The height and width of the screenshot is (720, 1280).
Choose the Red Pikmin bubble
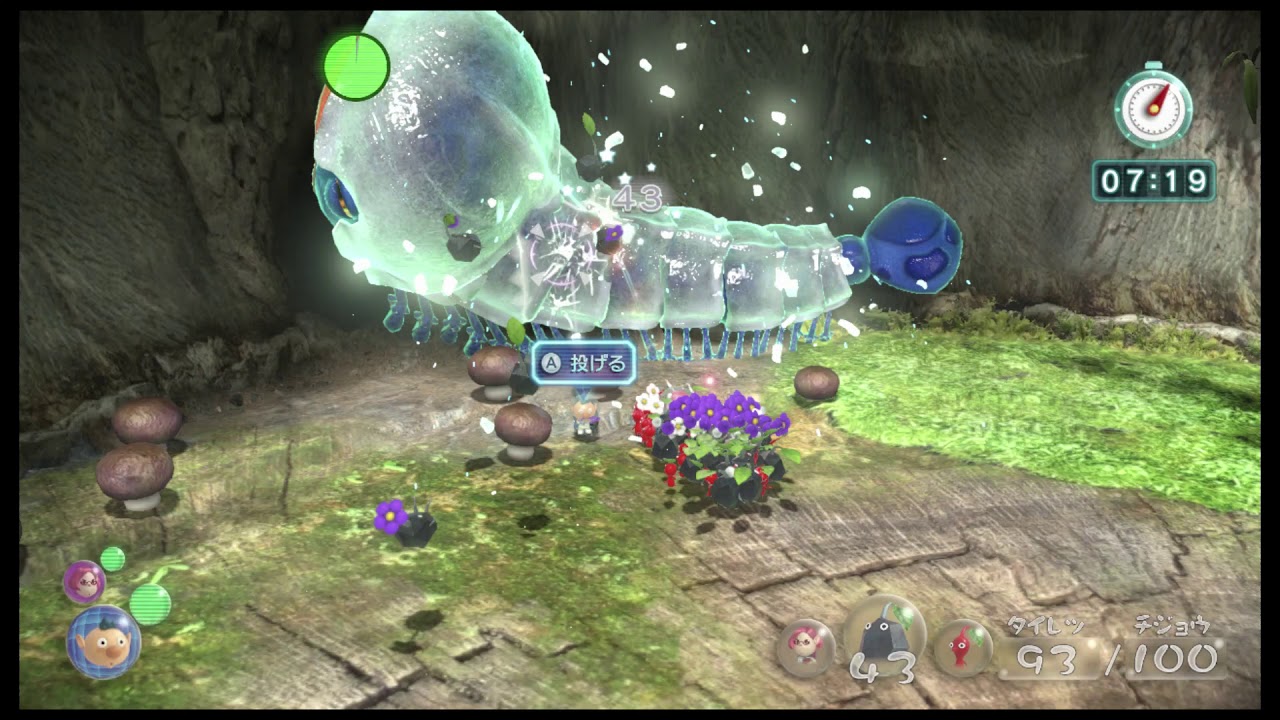tap(963, 648)
